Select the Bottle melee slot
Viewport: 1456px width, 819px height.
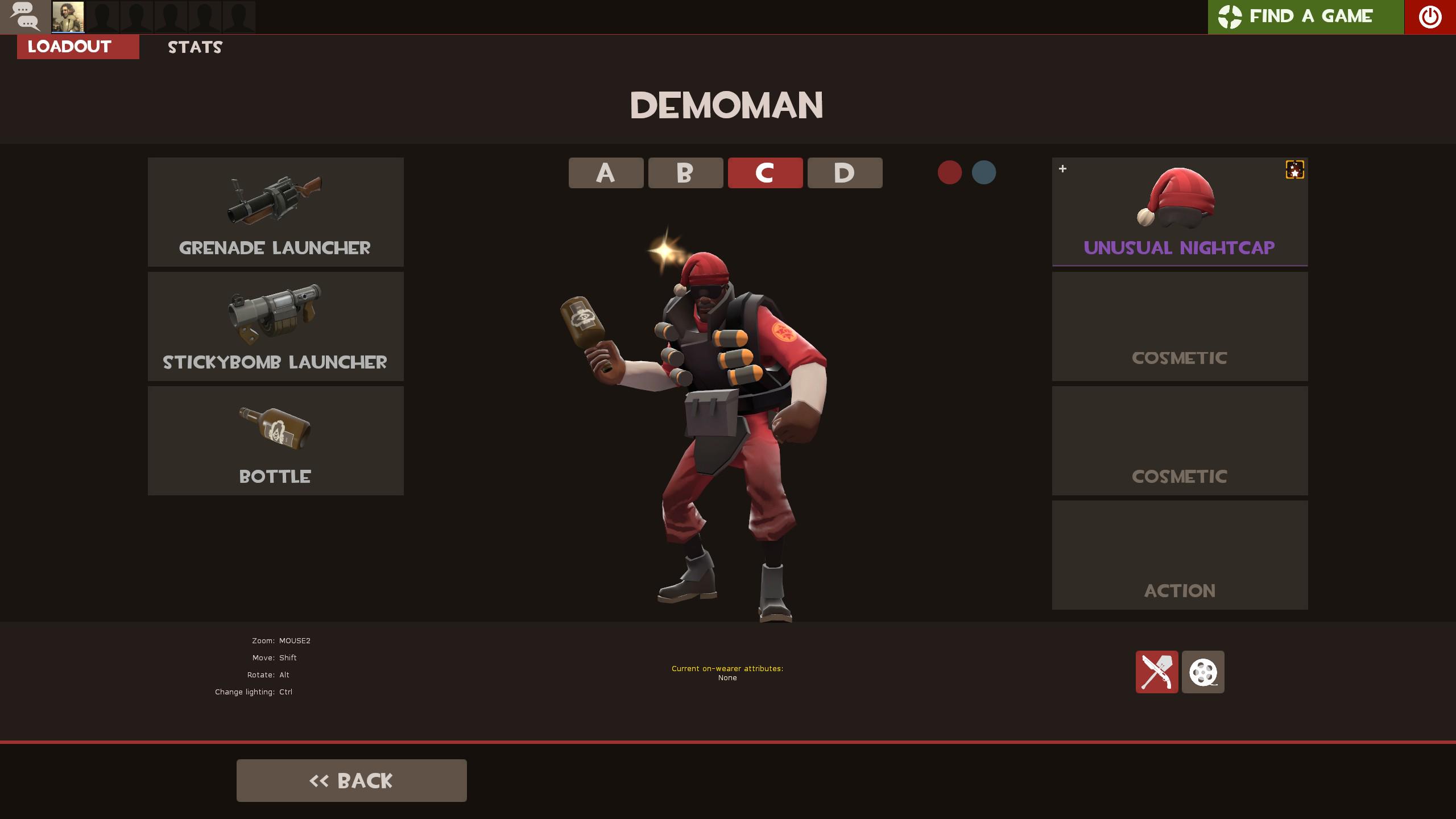click(x=275, y=440)
